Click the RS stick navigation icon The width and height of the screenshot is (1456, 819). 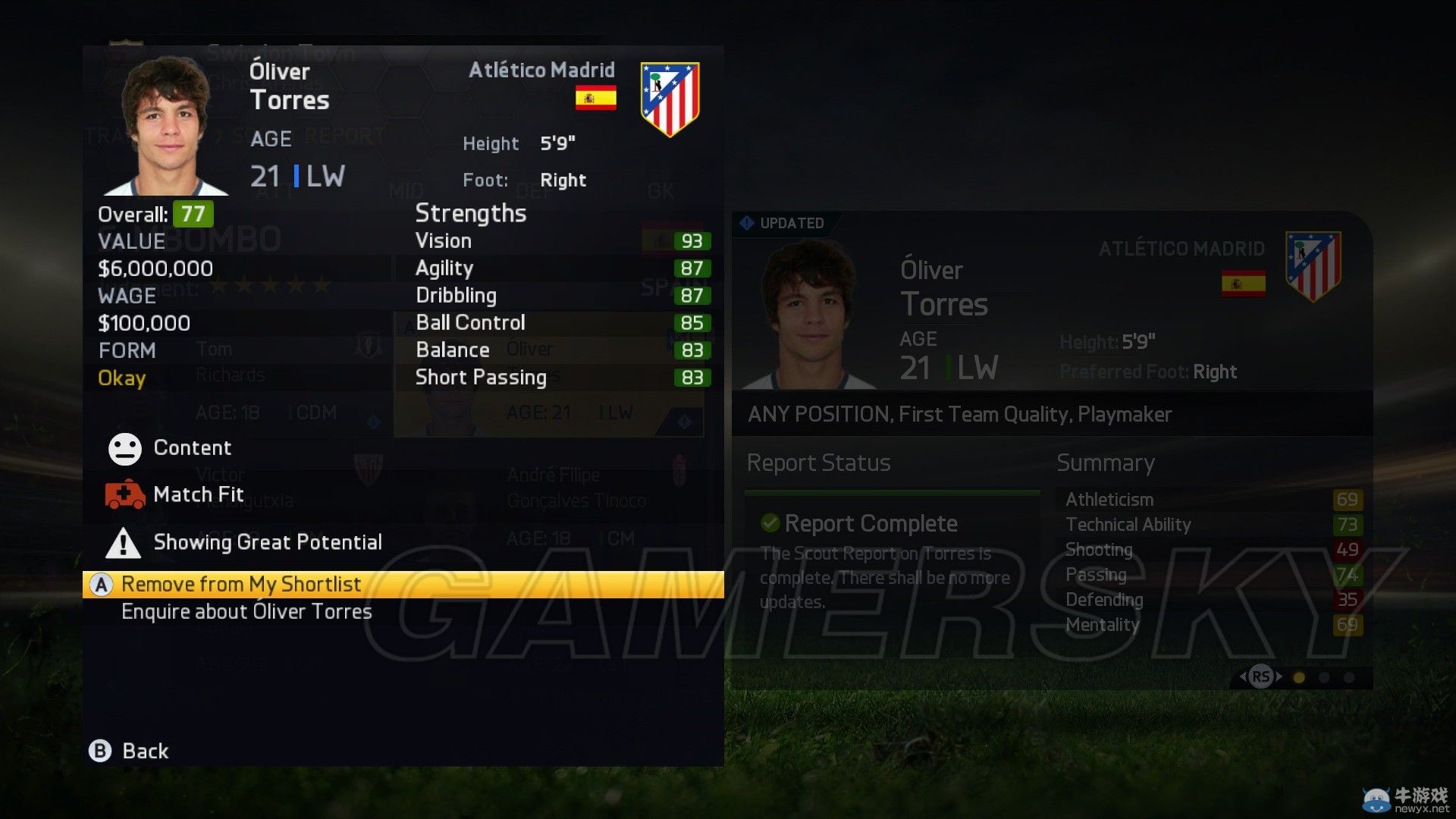click(x=1261, y=675)
